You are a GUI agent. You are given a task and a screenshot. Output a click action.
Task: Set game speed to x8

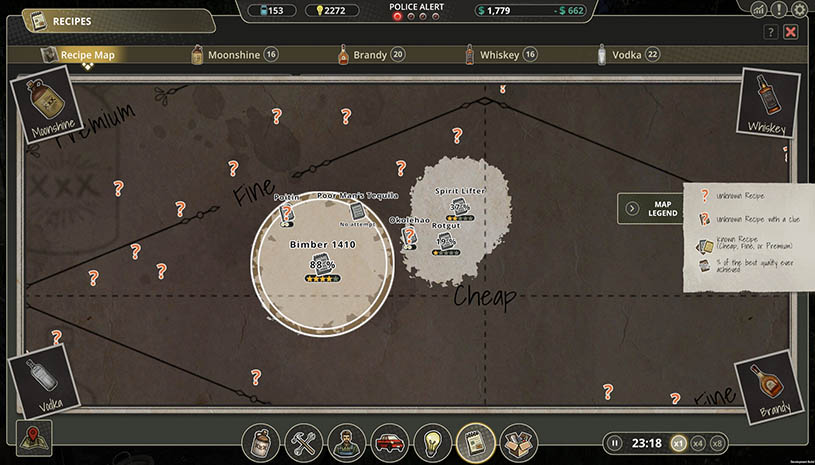tap(718, 443)
